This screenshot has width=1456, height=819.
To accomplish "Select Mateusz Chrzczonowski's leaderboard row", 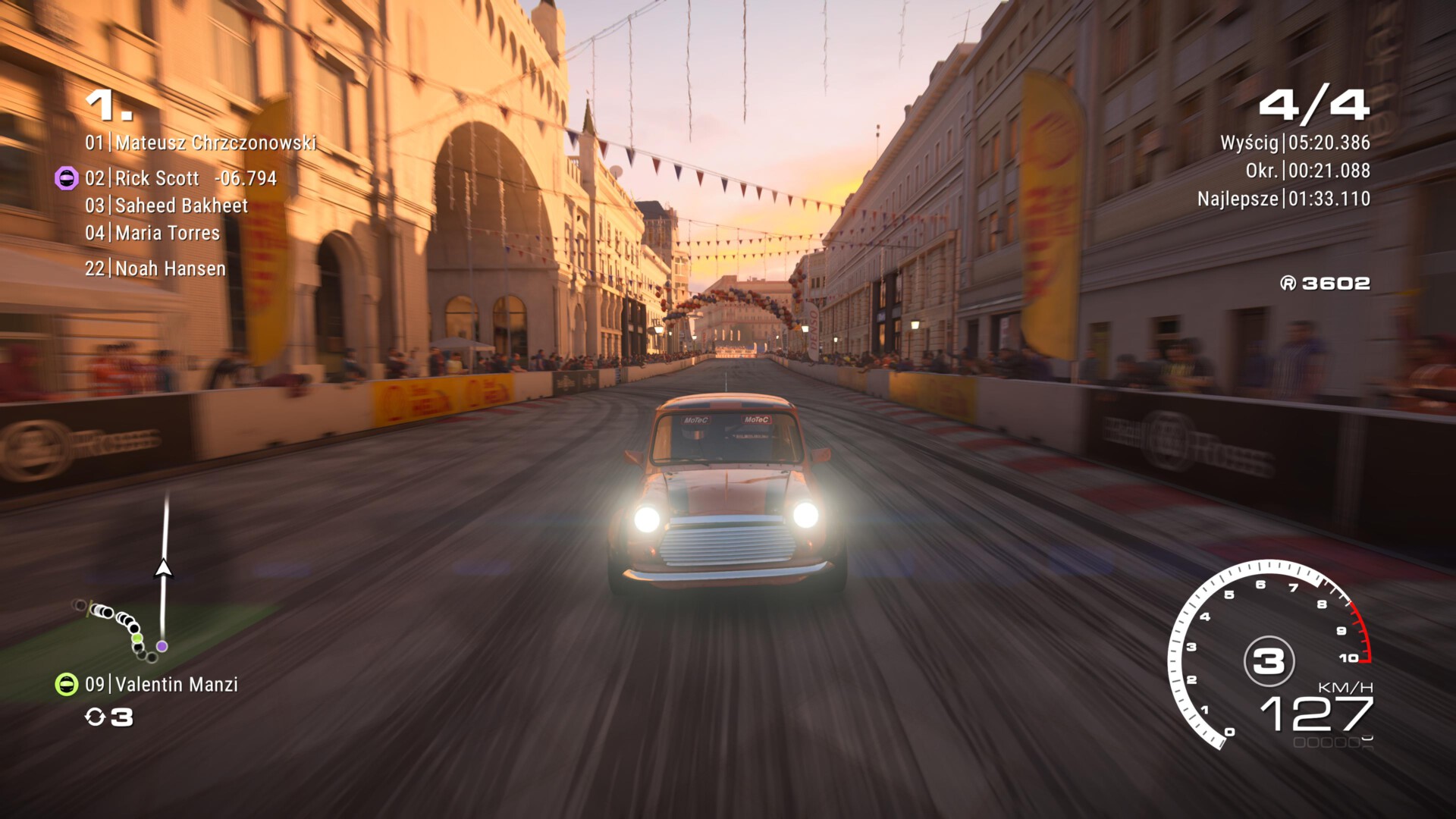I will coord(200,143).
